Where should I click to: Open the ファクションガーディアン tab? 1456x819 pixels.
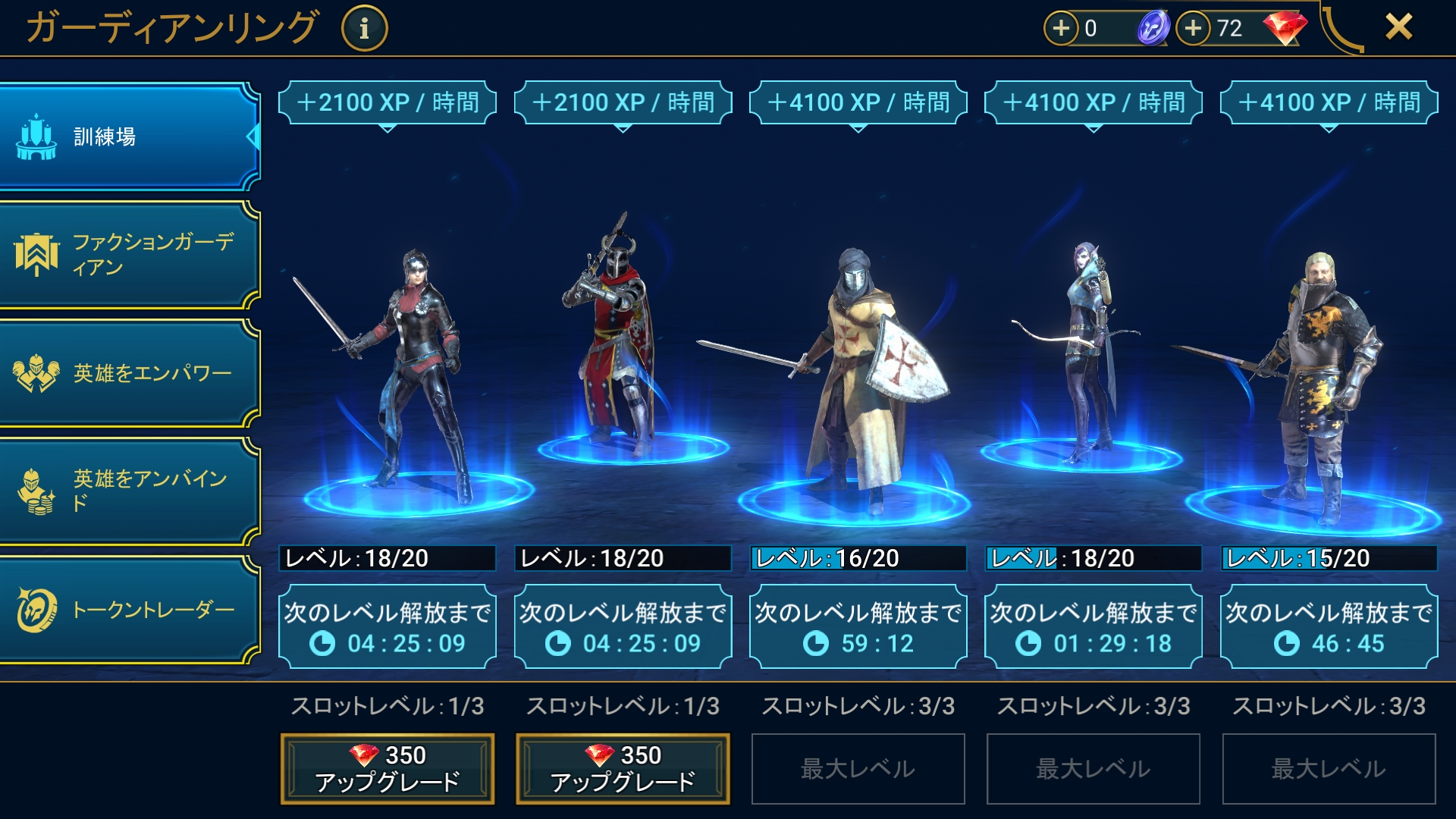[x=129, y=255]
